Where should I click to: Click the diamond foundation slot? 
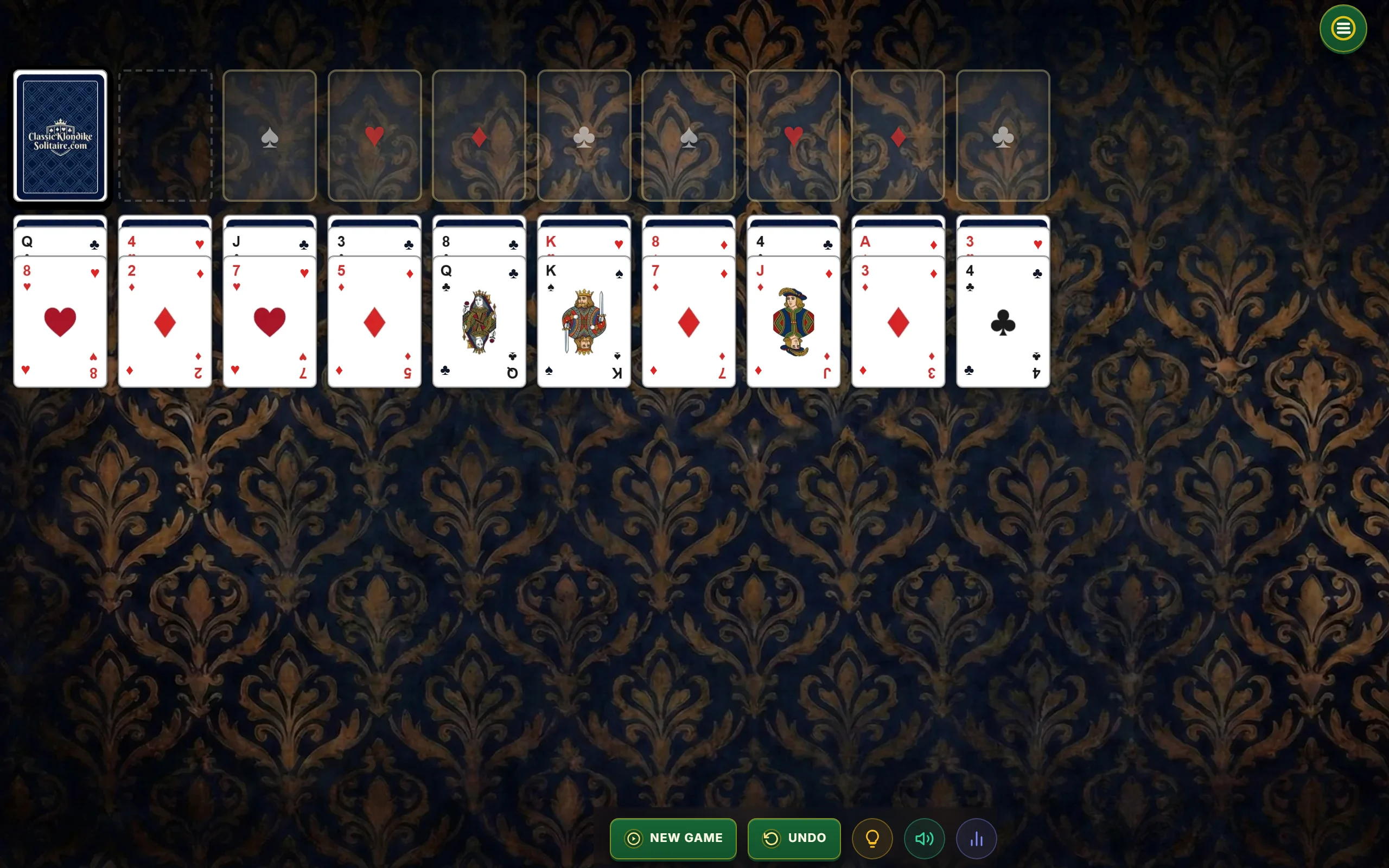point(479,136)
